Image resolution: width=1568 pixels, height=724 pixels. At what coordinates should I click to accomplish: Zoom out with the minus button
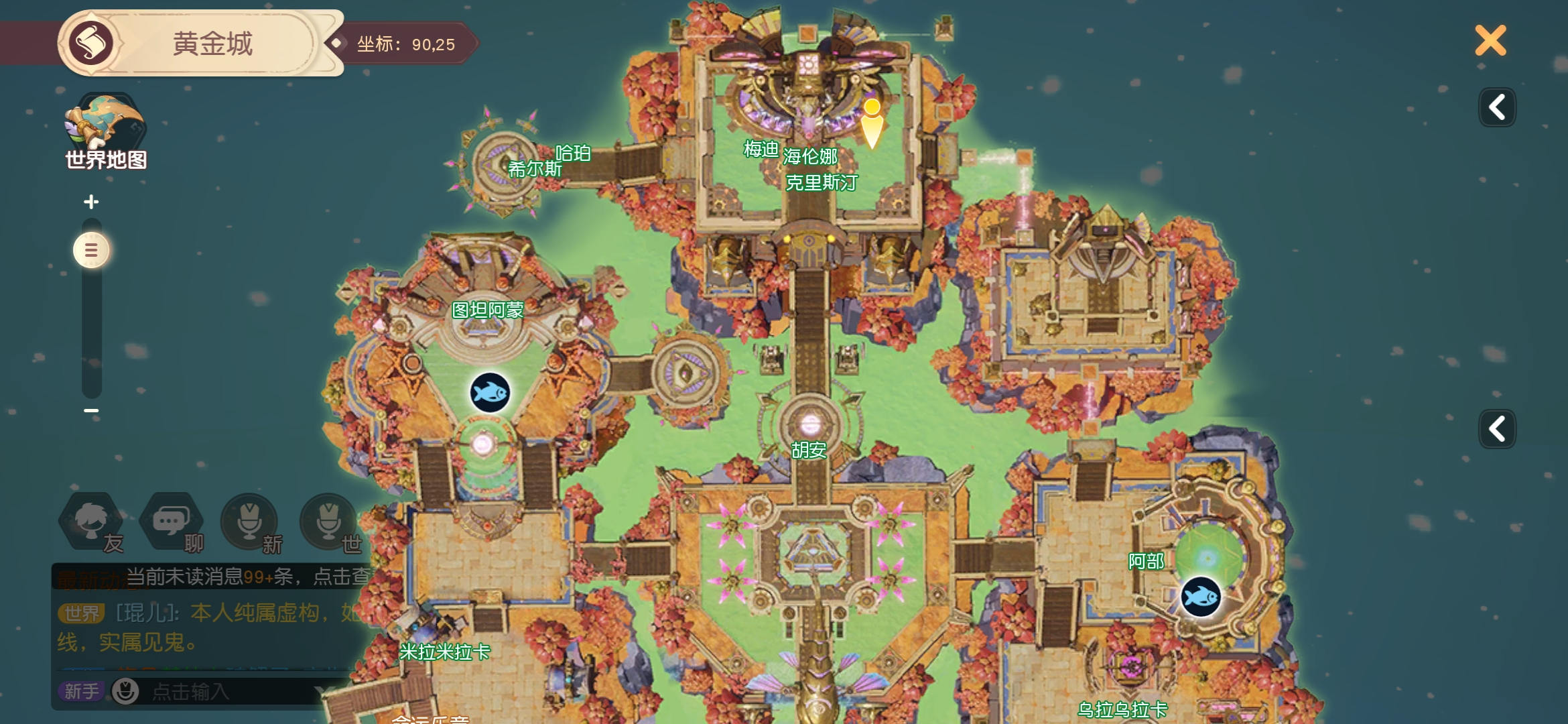(91, 410)
